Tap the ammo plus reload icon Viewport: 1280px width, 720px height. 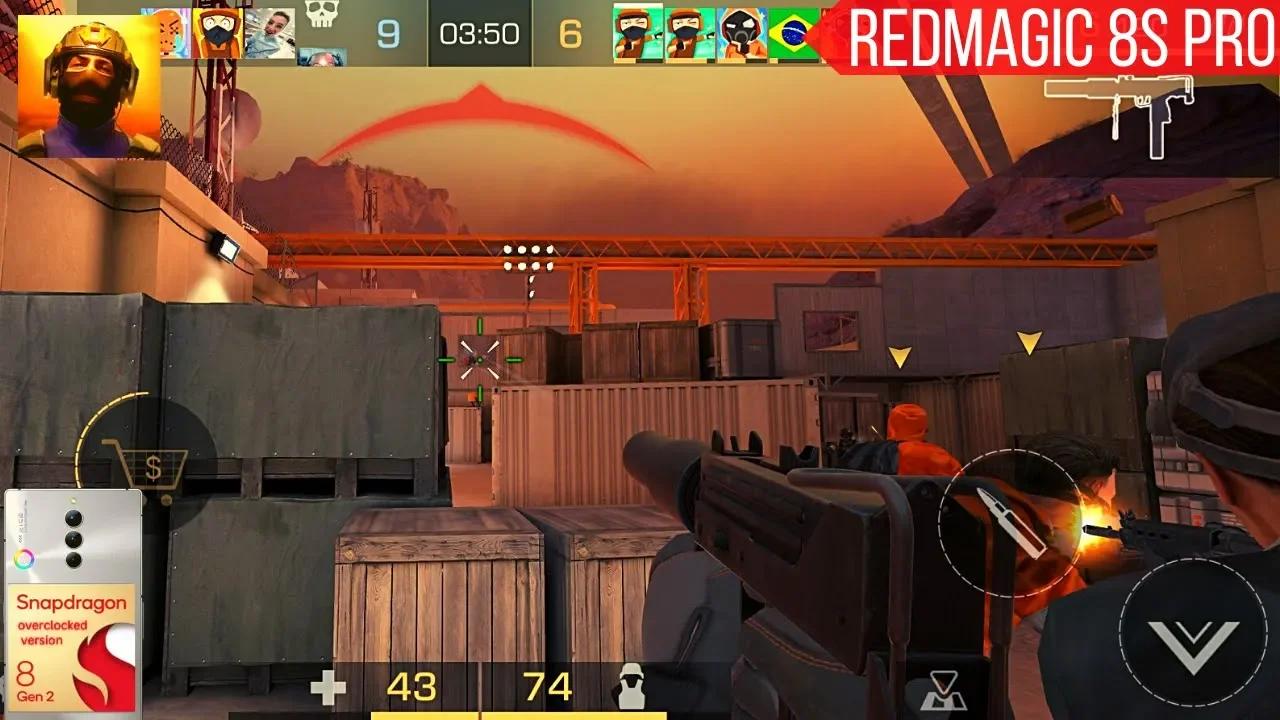click(x=330, y=687)
